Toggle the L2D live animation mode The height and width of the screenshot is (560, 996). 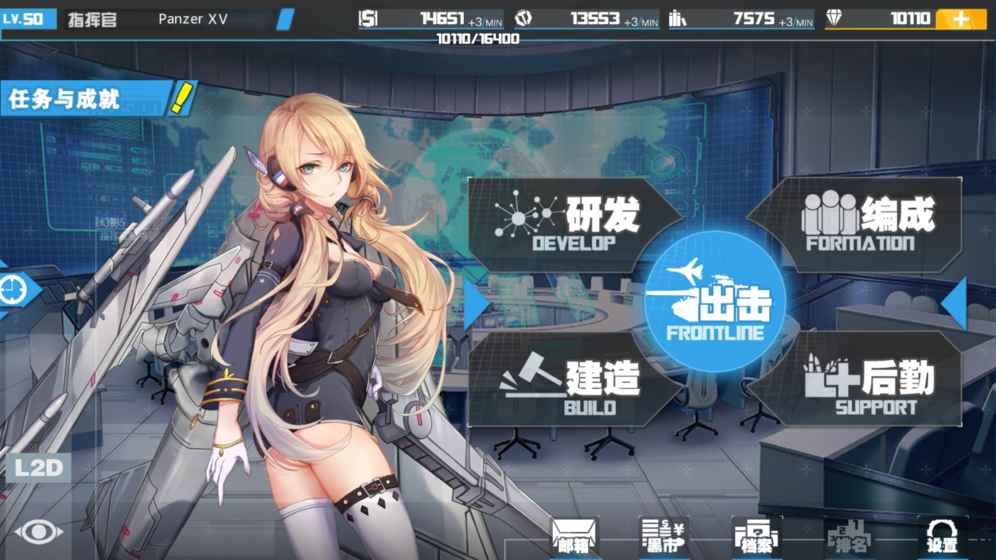coord(38,468)
